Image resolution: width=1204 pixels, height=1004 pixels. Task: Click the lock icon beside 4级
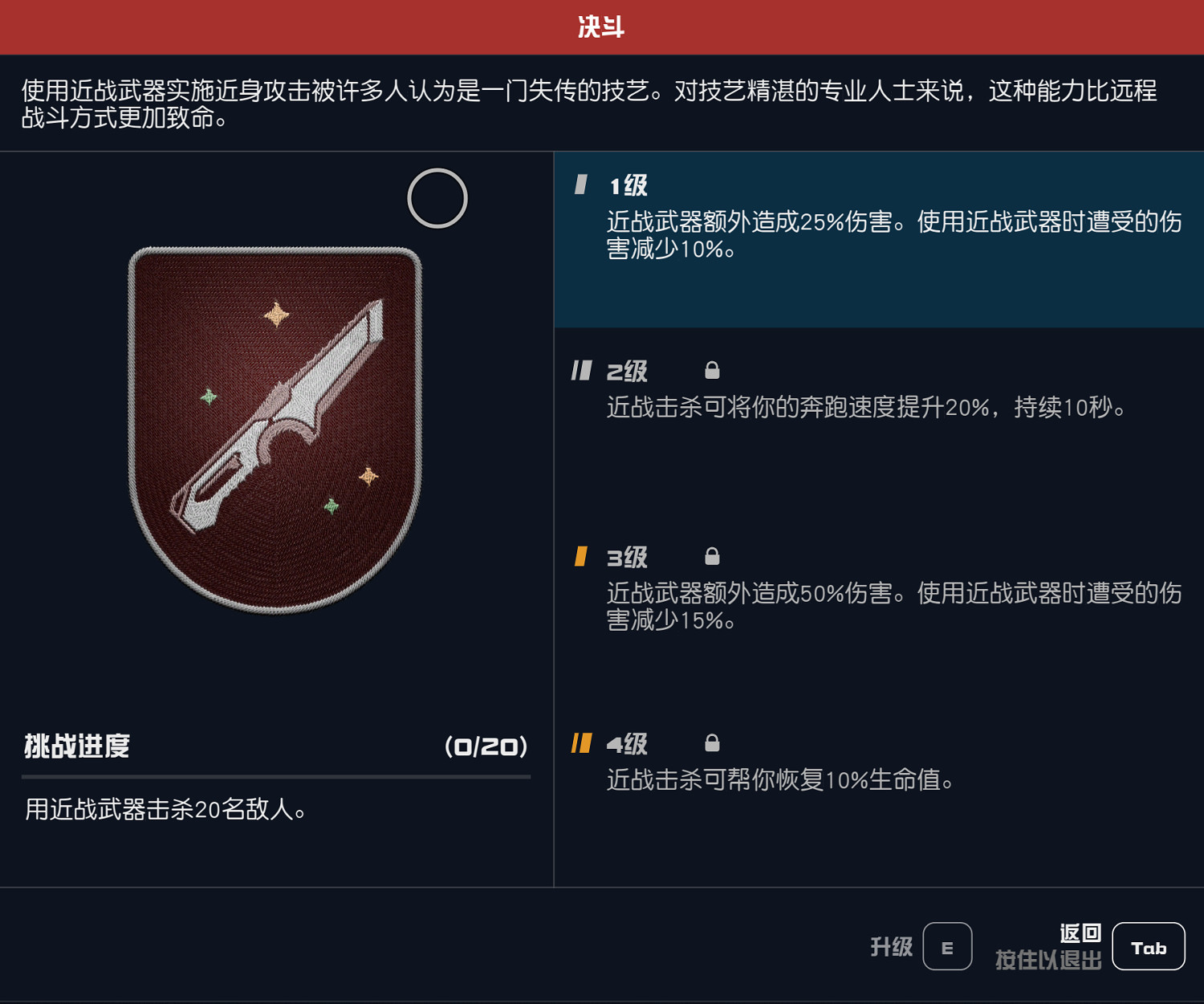point(711,743)
